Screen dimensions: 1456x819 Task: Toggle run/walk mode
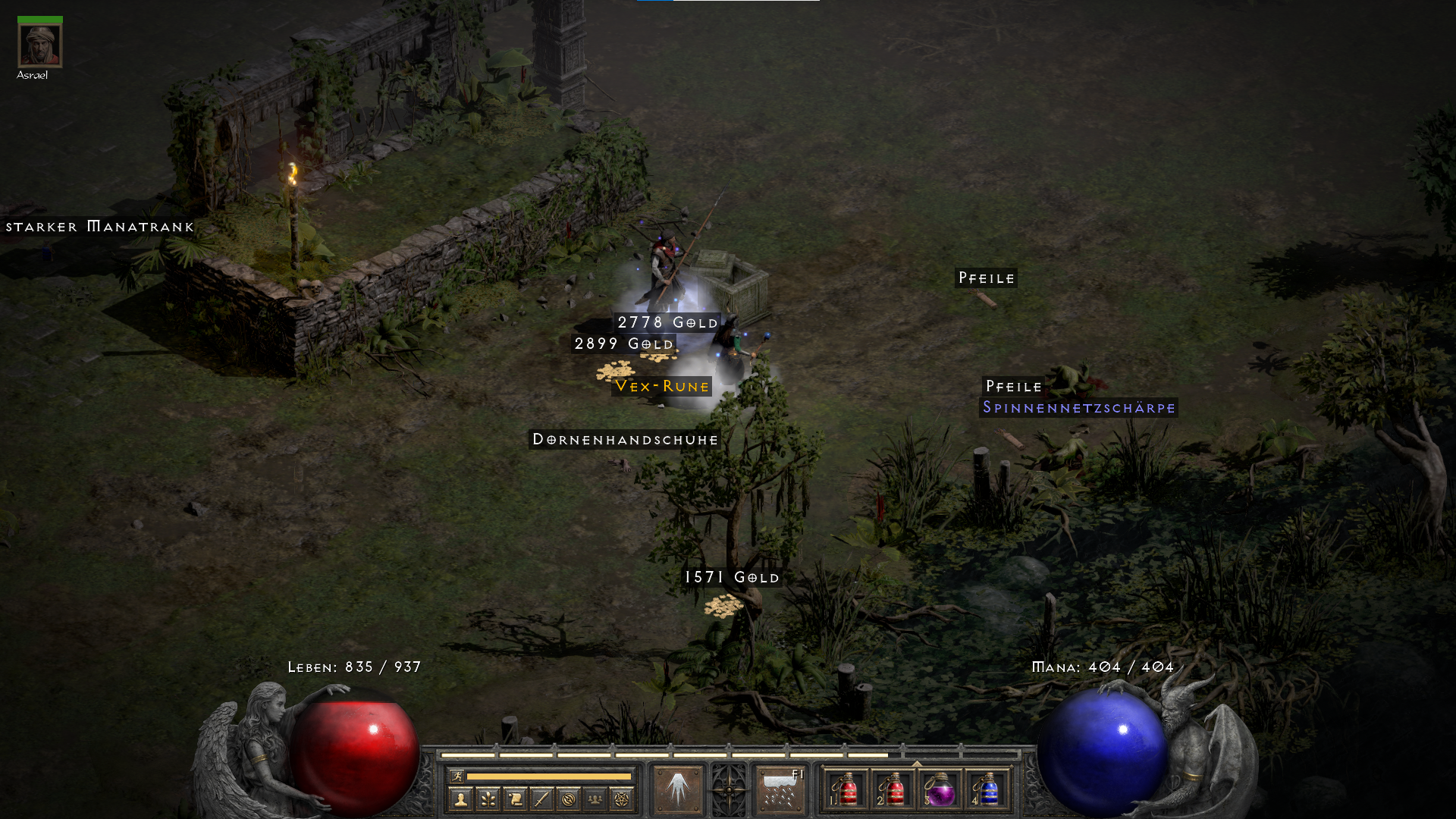457,775
